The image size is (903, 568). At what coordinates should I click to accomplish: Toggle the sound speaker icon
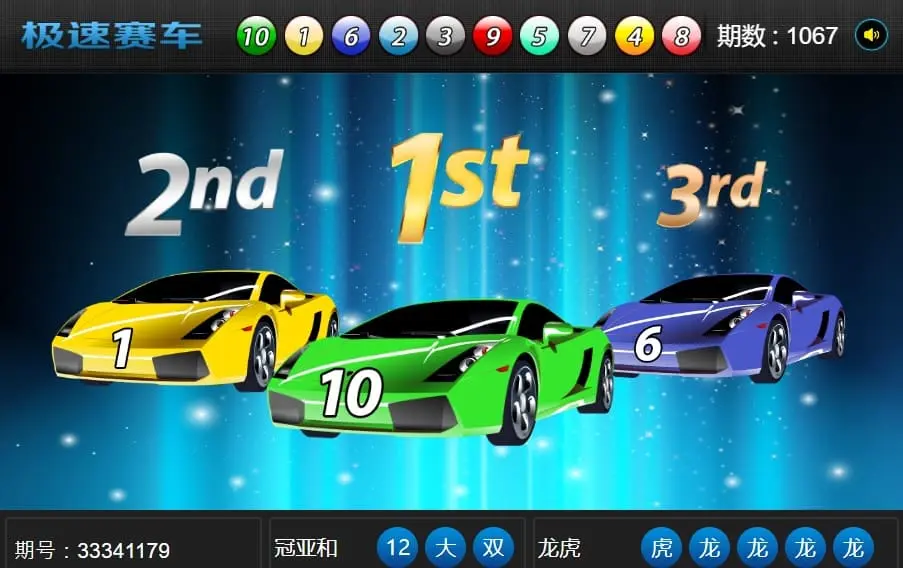[x=871, y=36]
